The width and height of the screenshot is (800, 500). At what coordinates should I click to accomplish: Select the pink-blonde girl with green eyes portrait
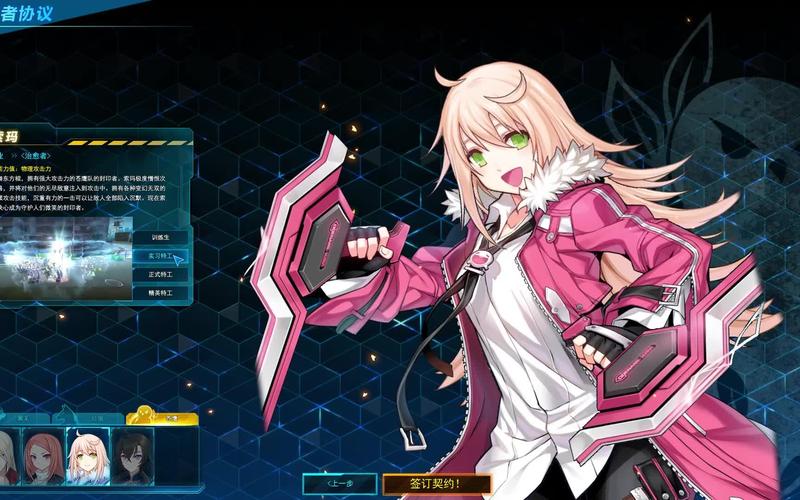(88, 457)
